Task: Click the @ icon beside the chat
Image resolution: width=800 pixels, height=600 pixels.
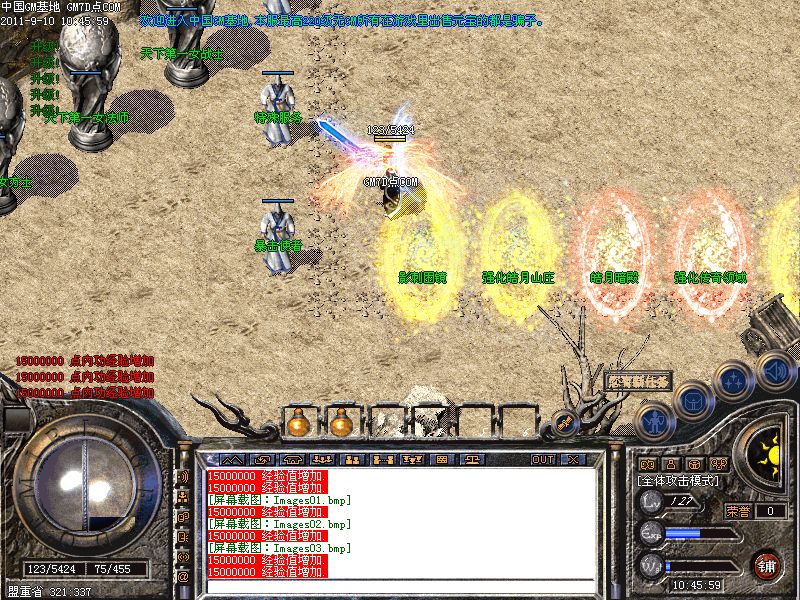Action: pyautogui.click(x=183, y=577)
